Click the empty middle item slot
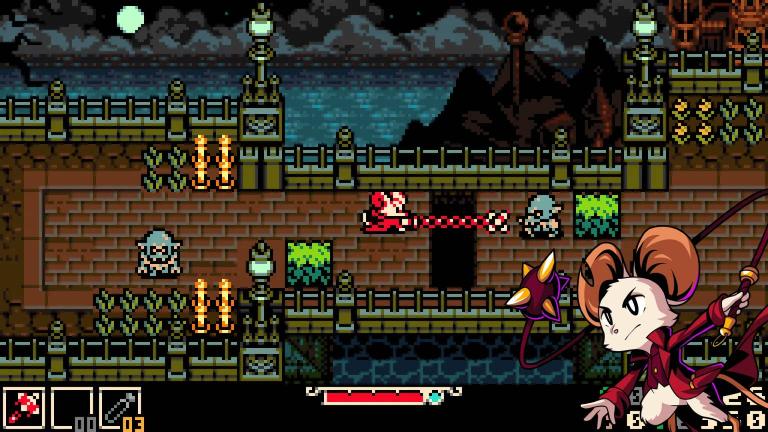The image size is (768, 432). (x=71, y=409)
